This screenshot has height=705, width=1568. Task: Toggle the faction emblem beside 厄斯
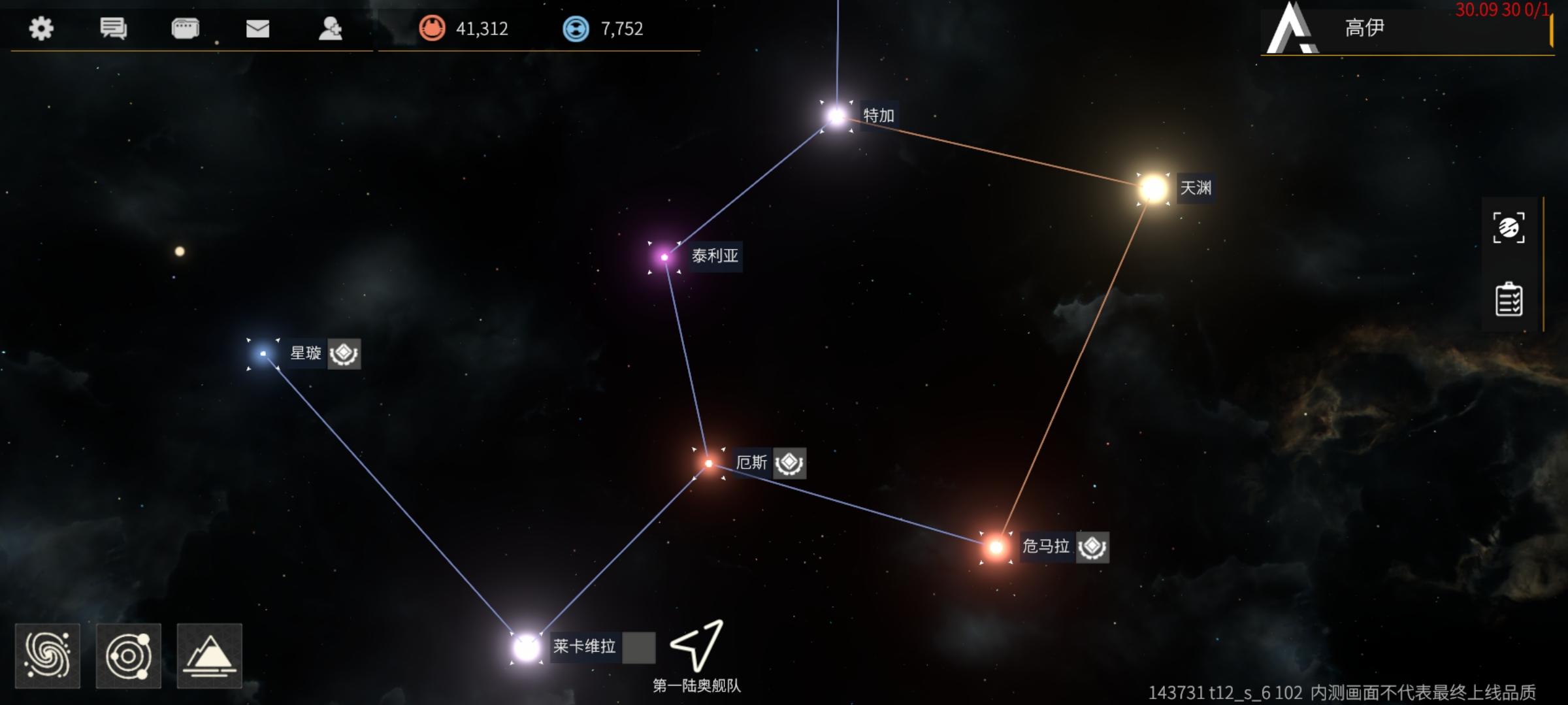point(789,463)
